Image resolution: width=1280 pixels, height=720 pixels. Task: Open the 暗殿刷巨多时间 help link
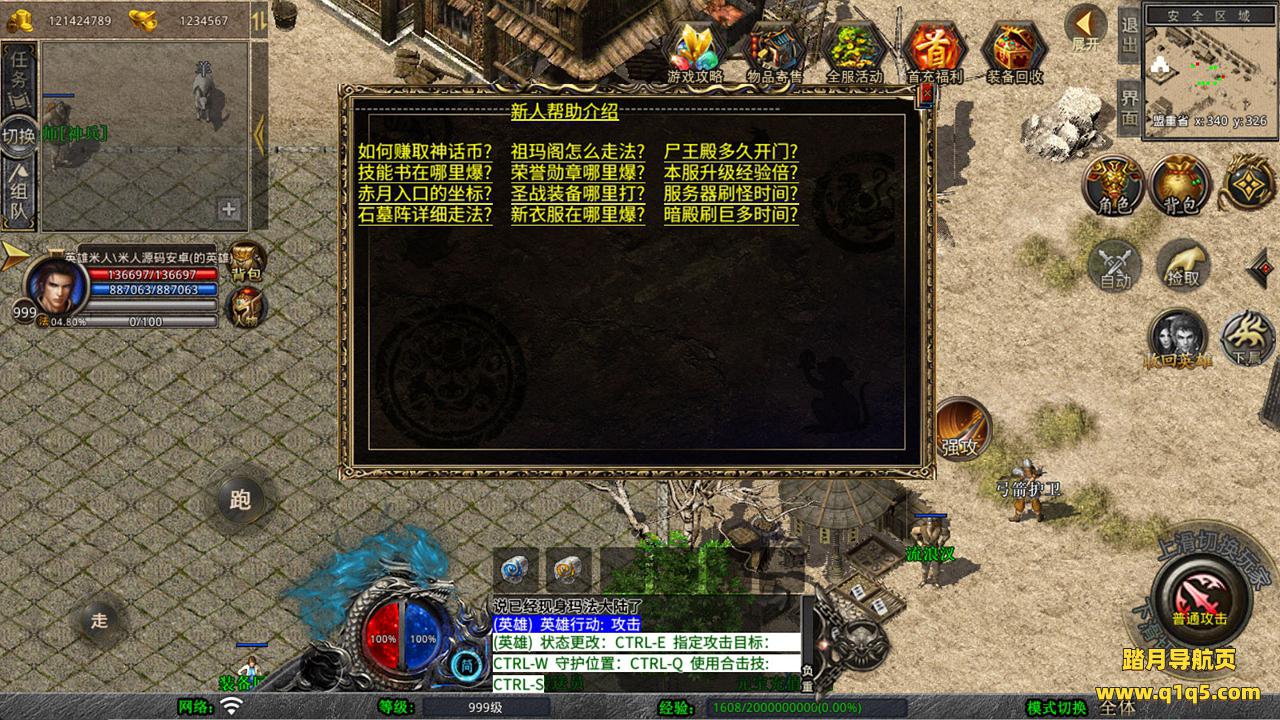pyautogui.click(x=731, y=215)
